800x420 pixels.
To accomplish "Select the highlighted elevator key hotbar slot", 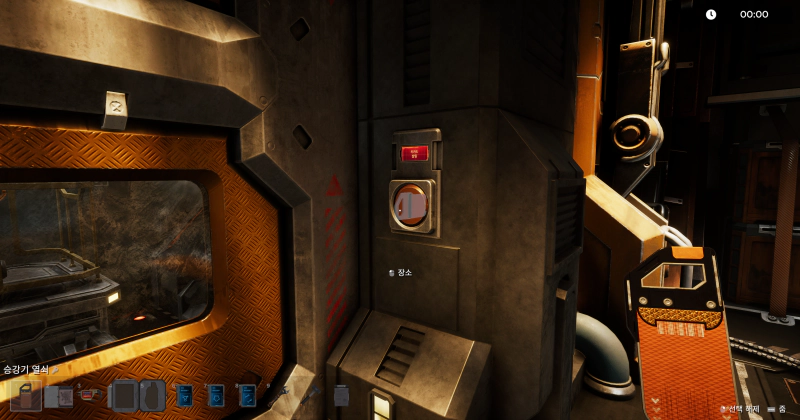I will coord(25,396).
